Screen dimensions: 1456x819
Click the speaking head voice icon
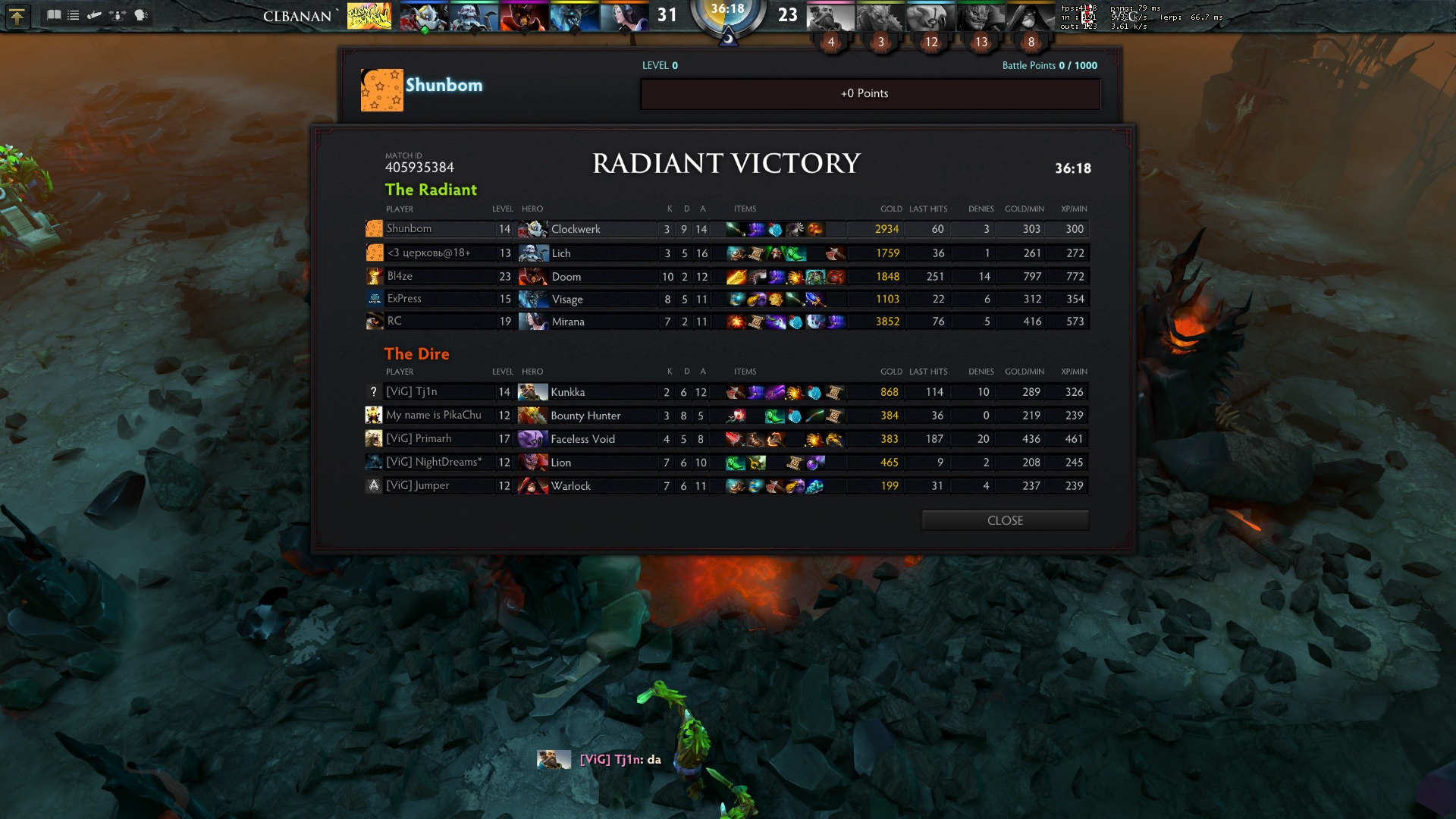click(141, 15)
